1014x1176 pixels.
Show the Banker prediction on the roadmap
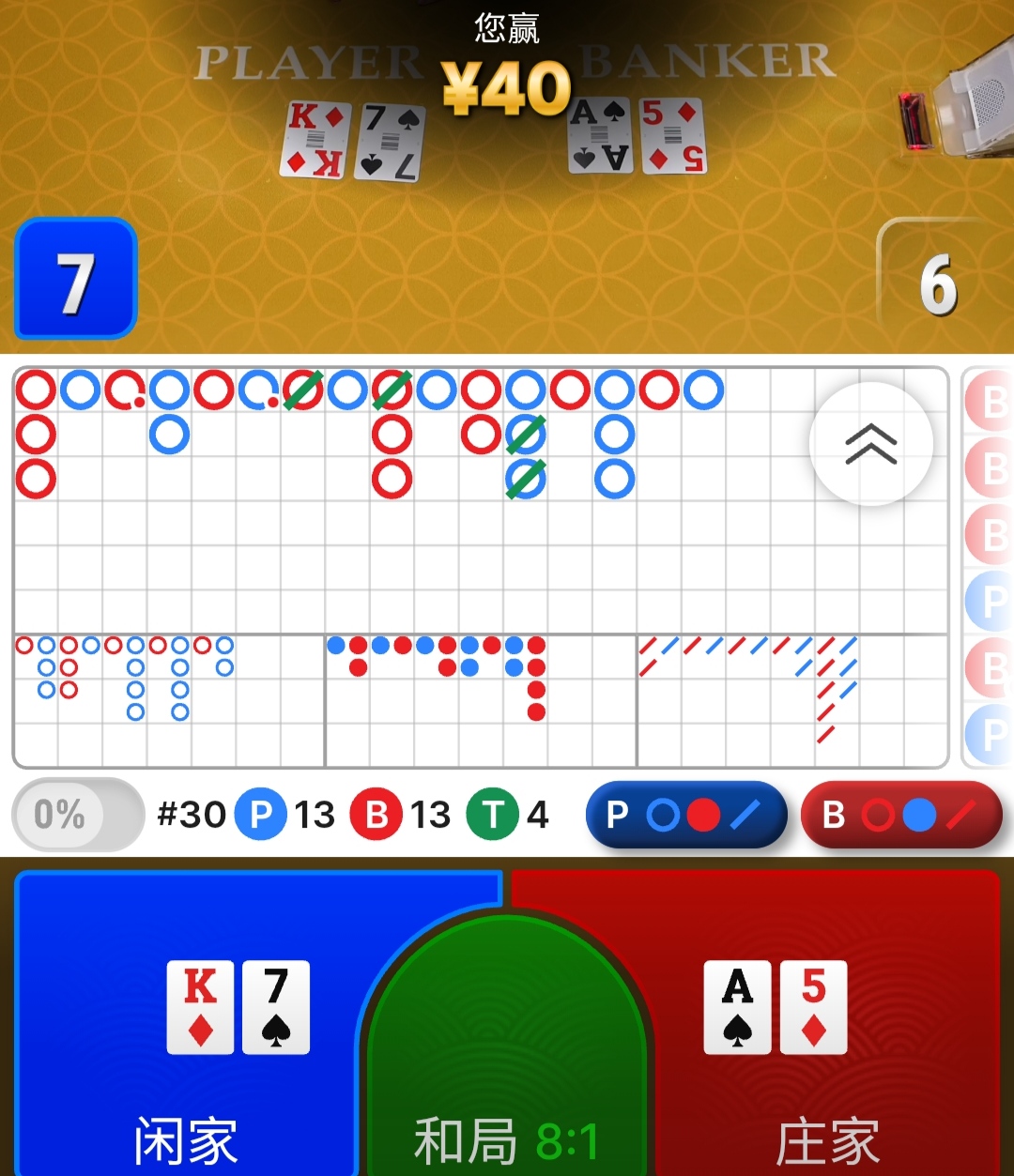pos(901,815)
